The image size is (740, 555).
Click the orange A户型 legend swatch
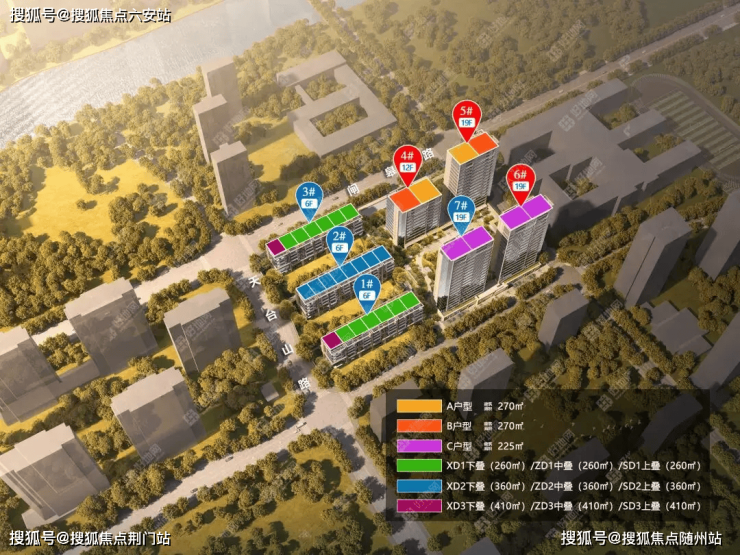click(x=417, y=406)
